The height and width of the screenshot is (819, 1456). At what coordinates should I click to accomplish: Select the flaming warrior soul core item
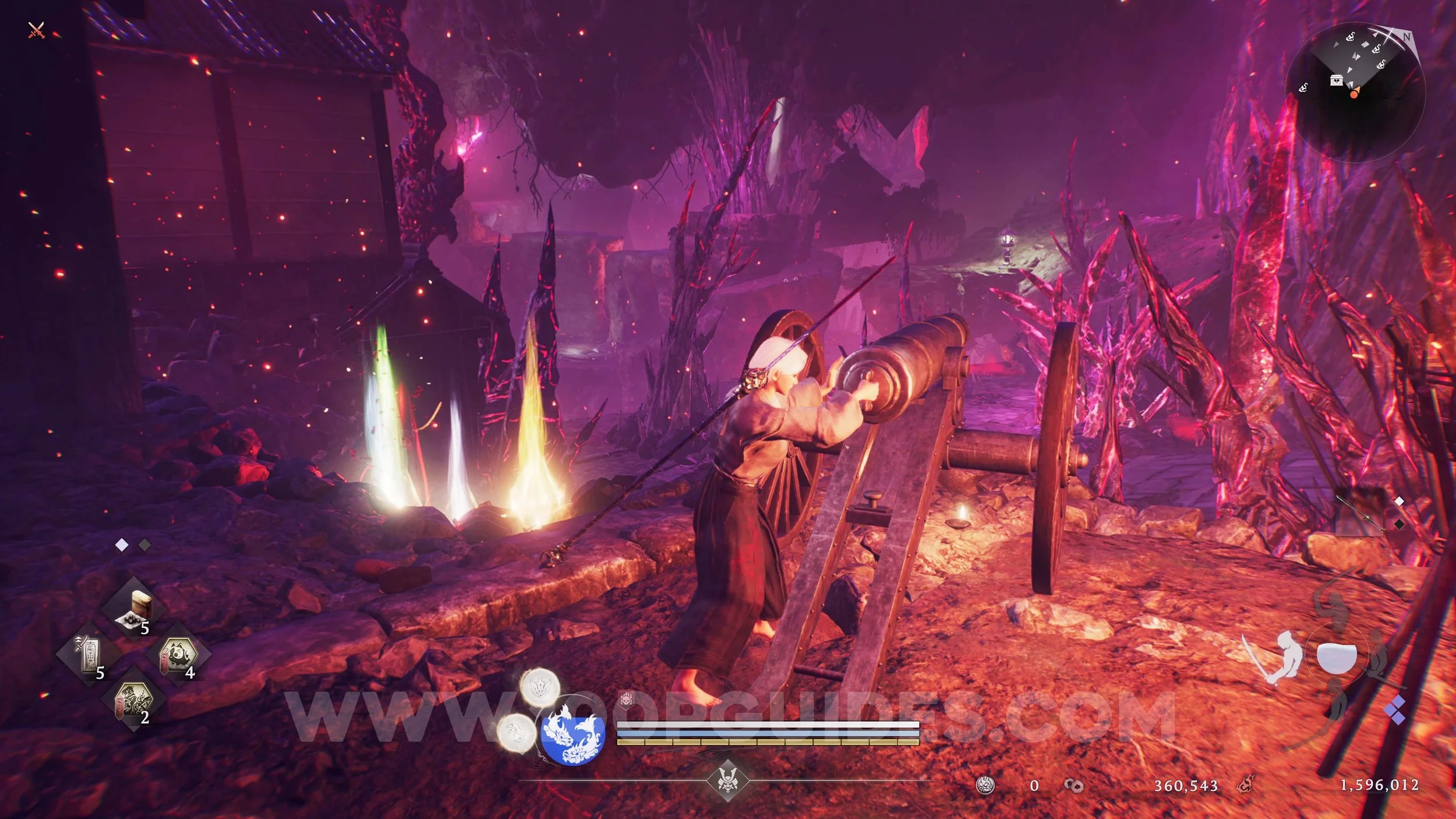tap(135, 701)
